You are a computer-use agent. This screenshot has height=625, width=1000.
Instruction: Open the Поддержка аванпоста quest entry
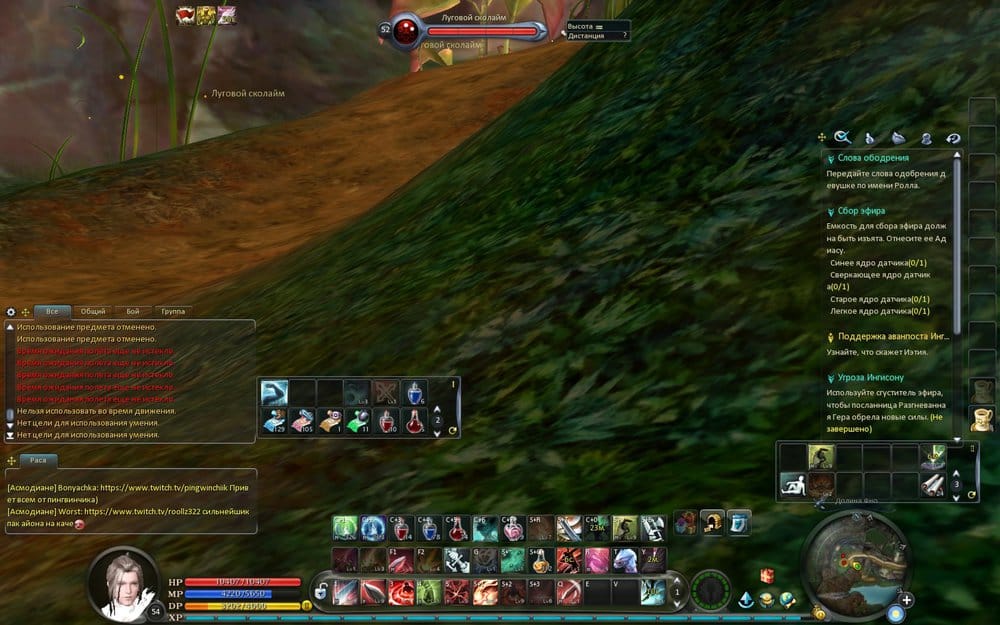point(892,337)
